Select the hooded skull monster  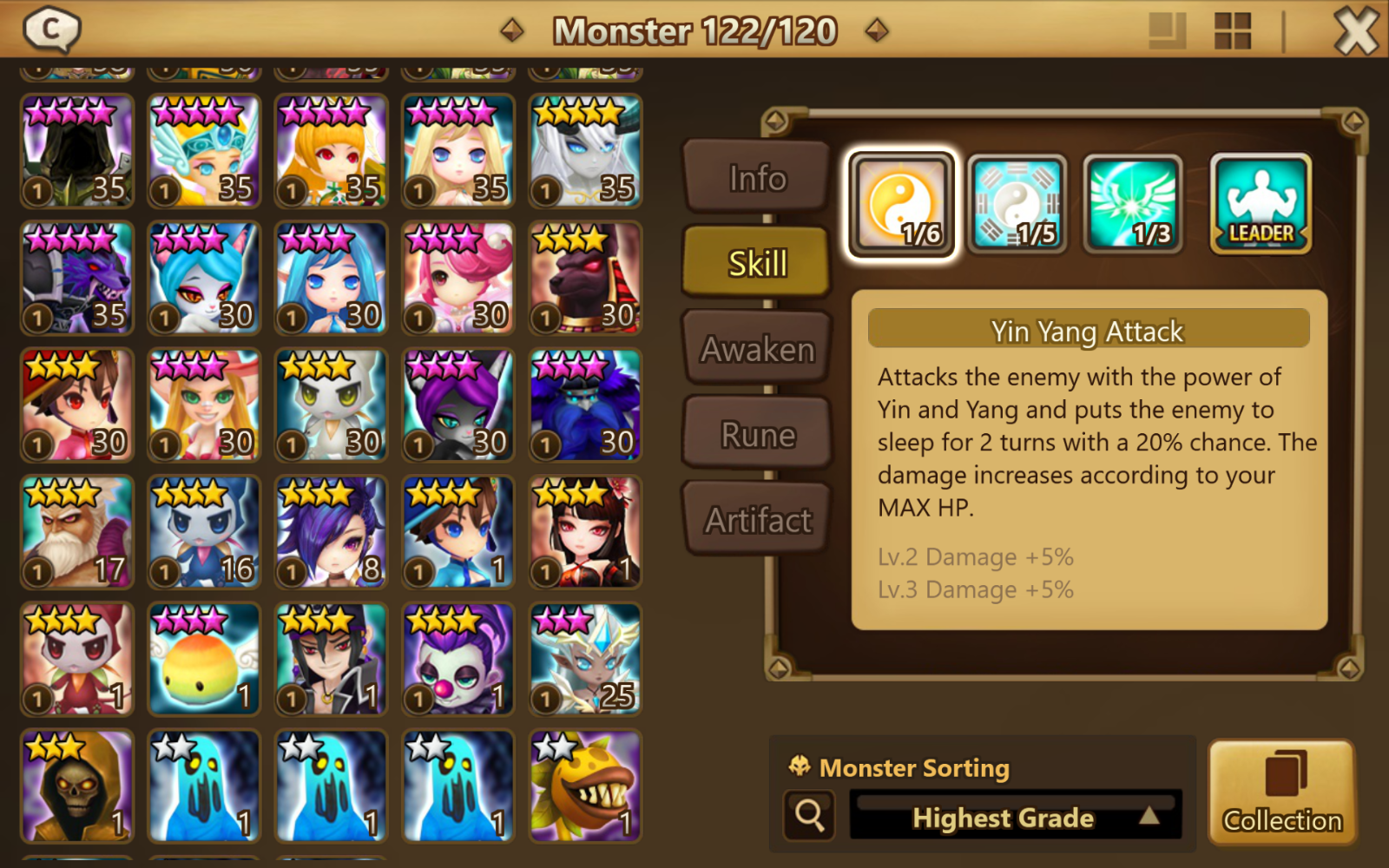coord(77,786)
